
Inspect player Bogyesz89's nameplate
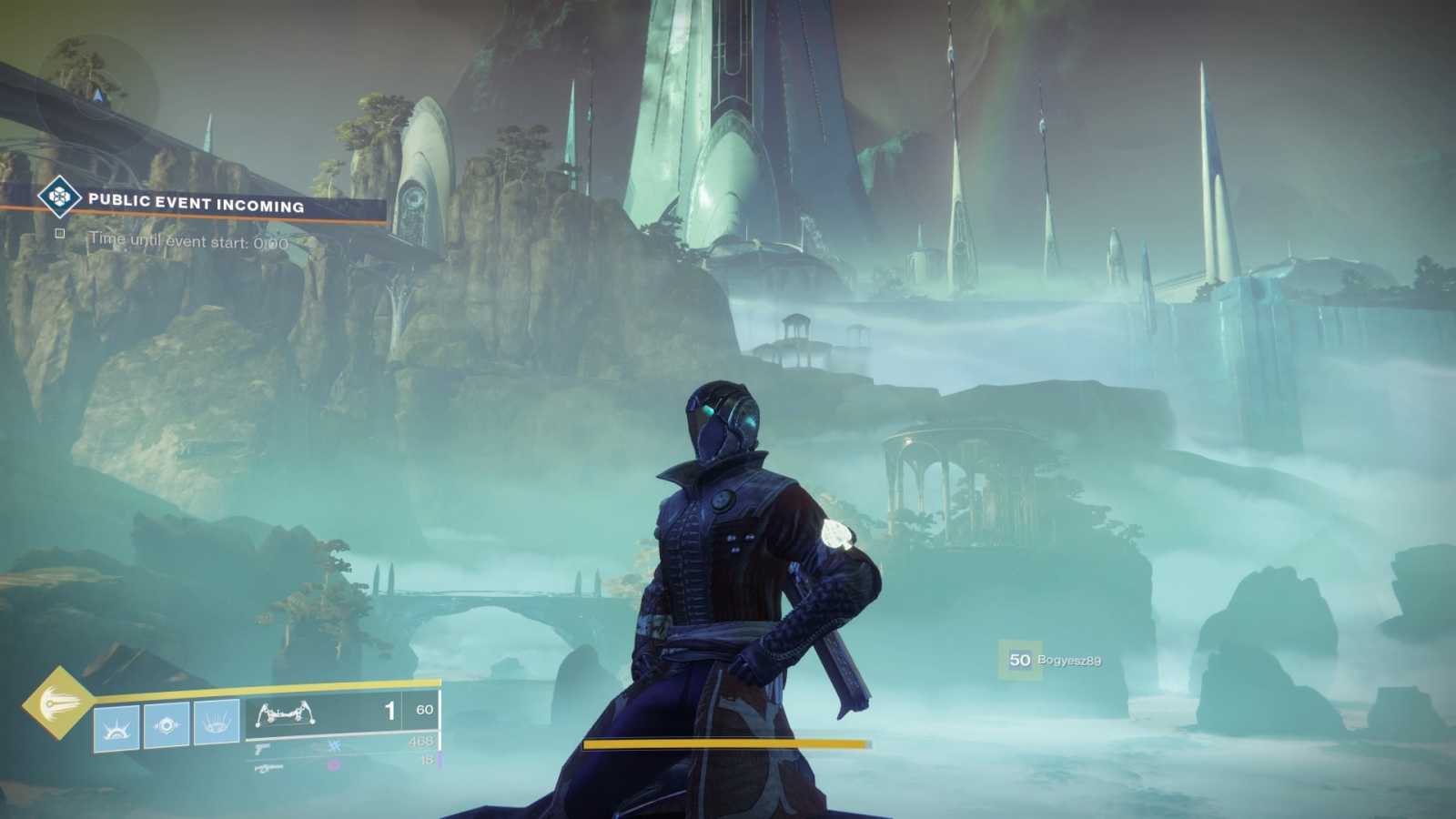[x=1055, y=660]
